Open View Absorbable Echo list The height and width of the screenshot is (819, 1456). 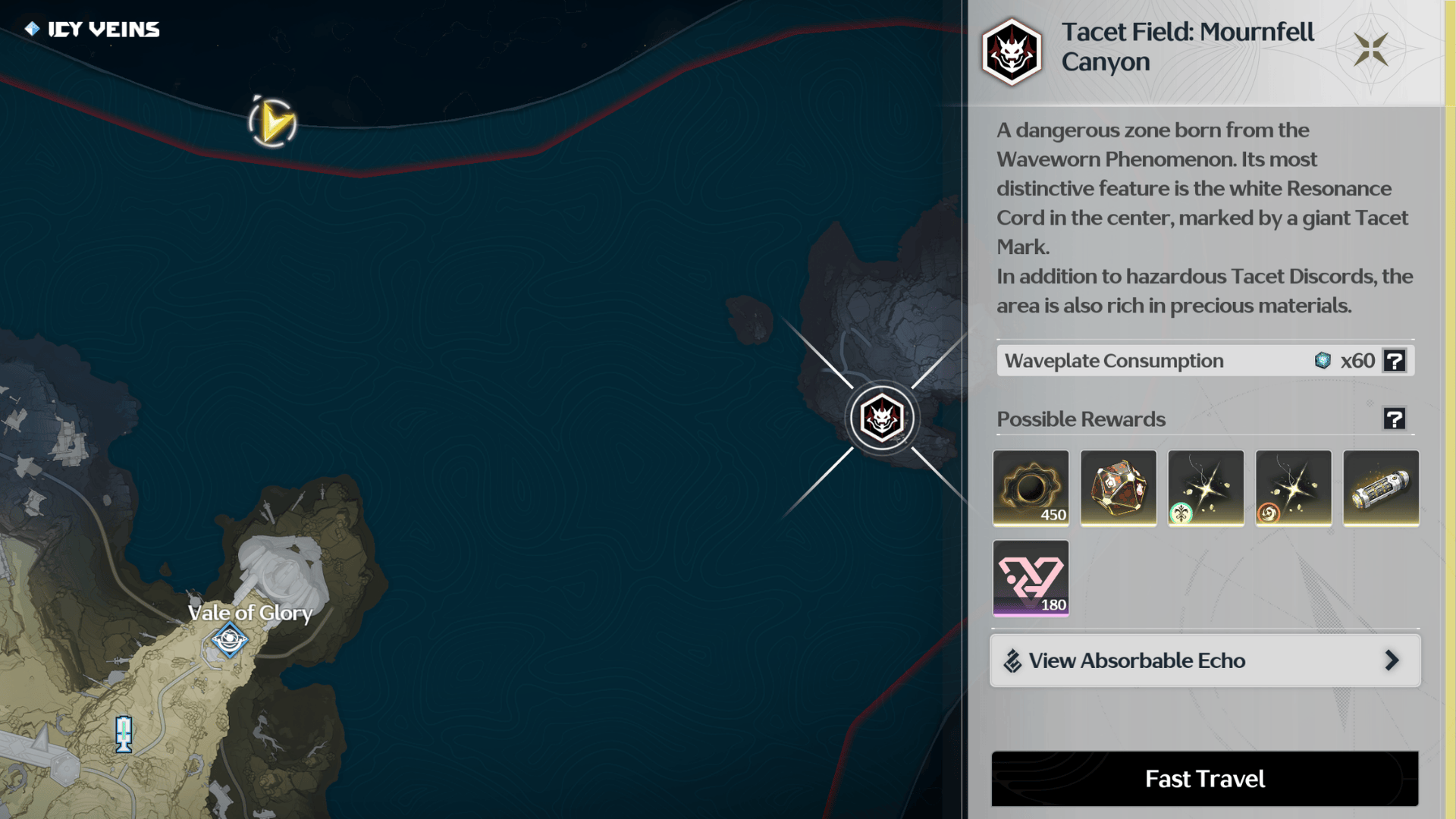(1204, 661)
